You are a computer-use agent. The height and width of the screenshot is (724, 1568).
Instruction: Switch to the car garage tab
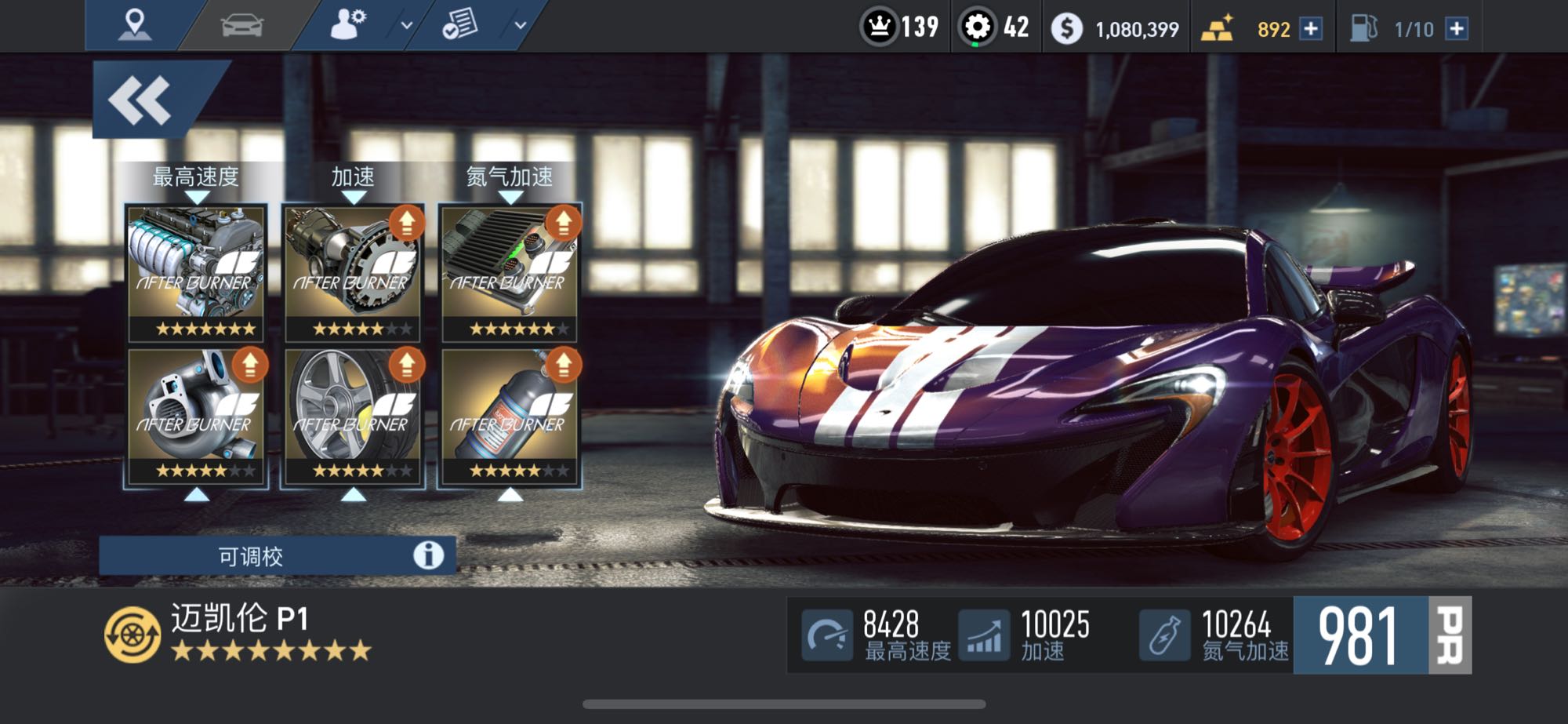[242, 25]
